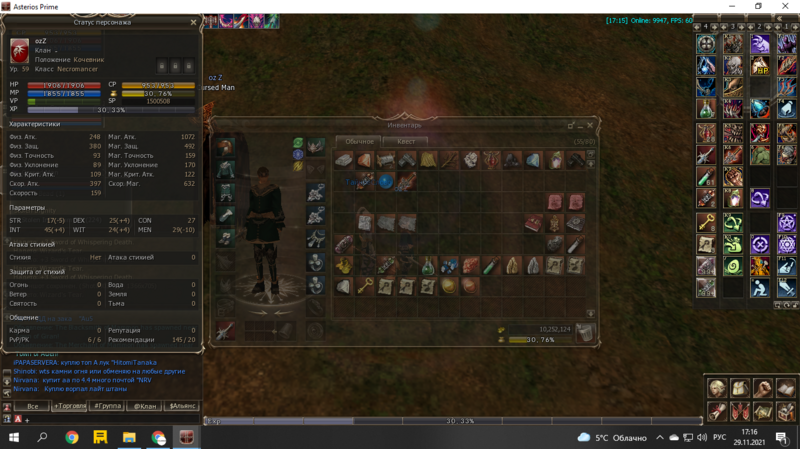Select the green potion flask in inventory
The width and height of the screenshot is (800, 449).
(429, 265)
